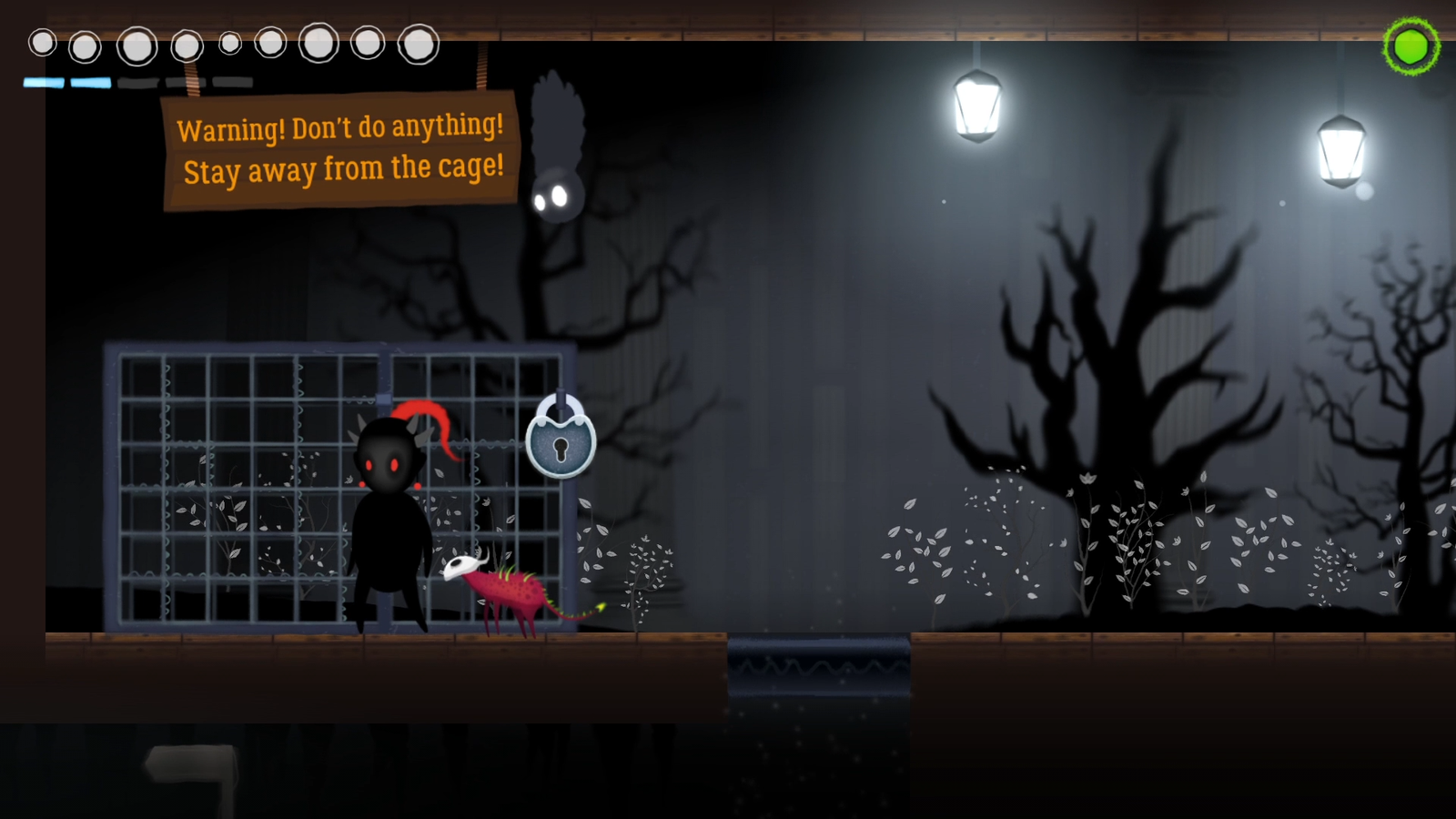Click the green circle button
This screenshot has height=819, width=1456.
1411,46
